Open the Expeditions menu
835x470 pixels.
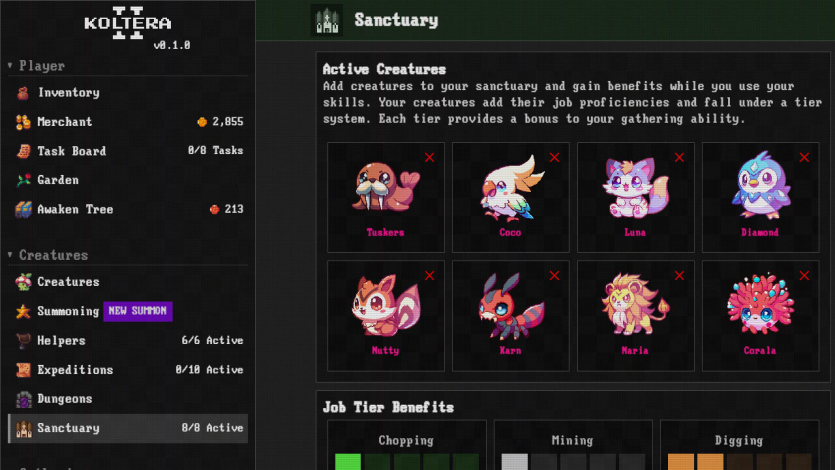(x=75, y=369)
